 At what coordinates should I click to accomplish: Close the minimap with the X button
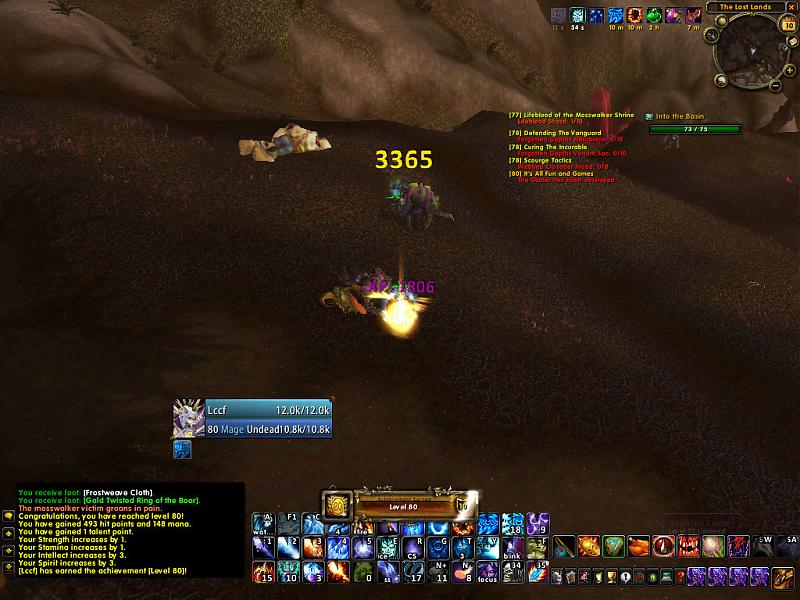pos(790,7)
